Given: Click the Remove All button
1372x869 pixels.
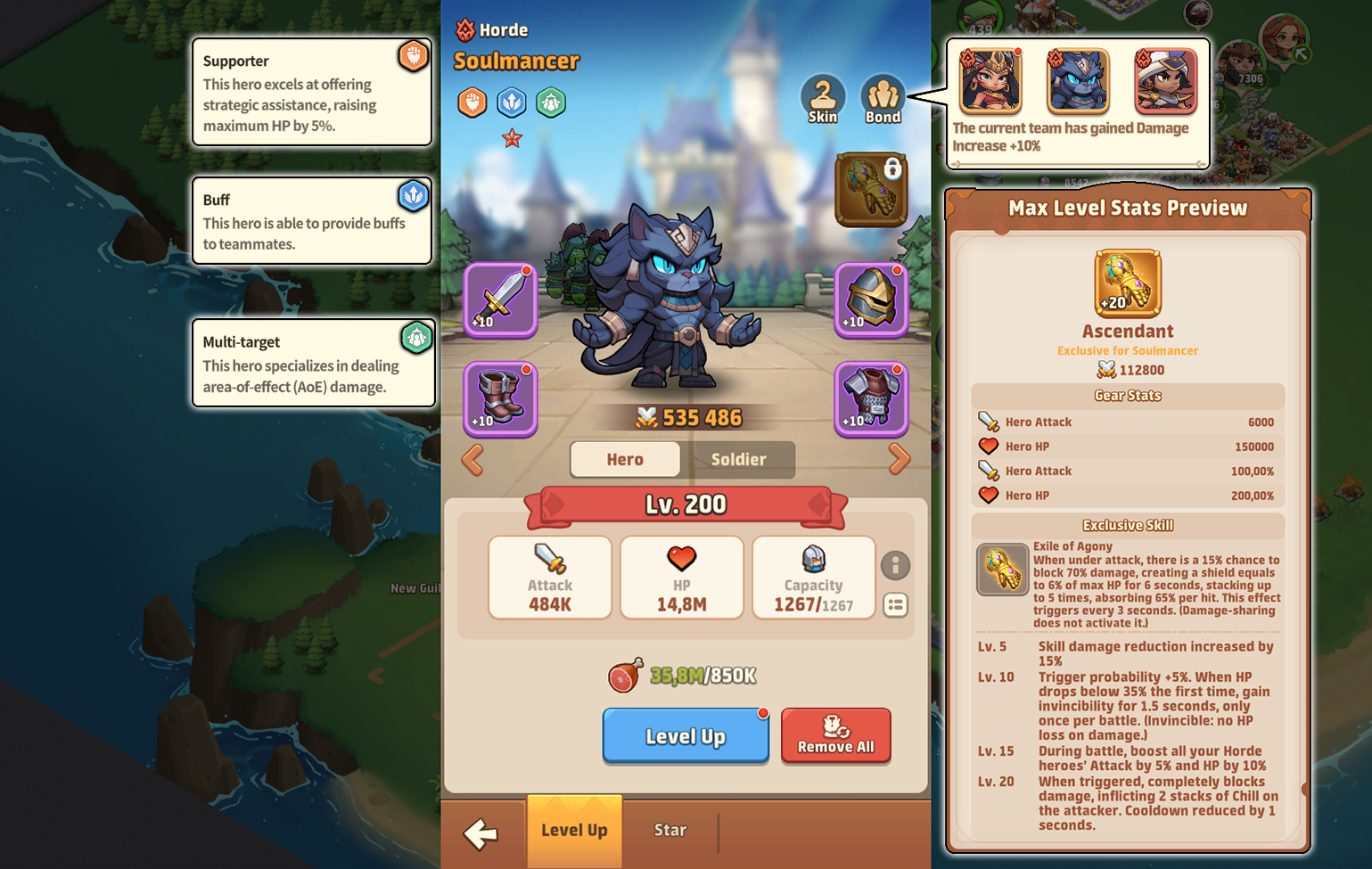Looking at the screenshot, I should click(835, 735).
